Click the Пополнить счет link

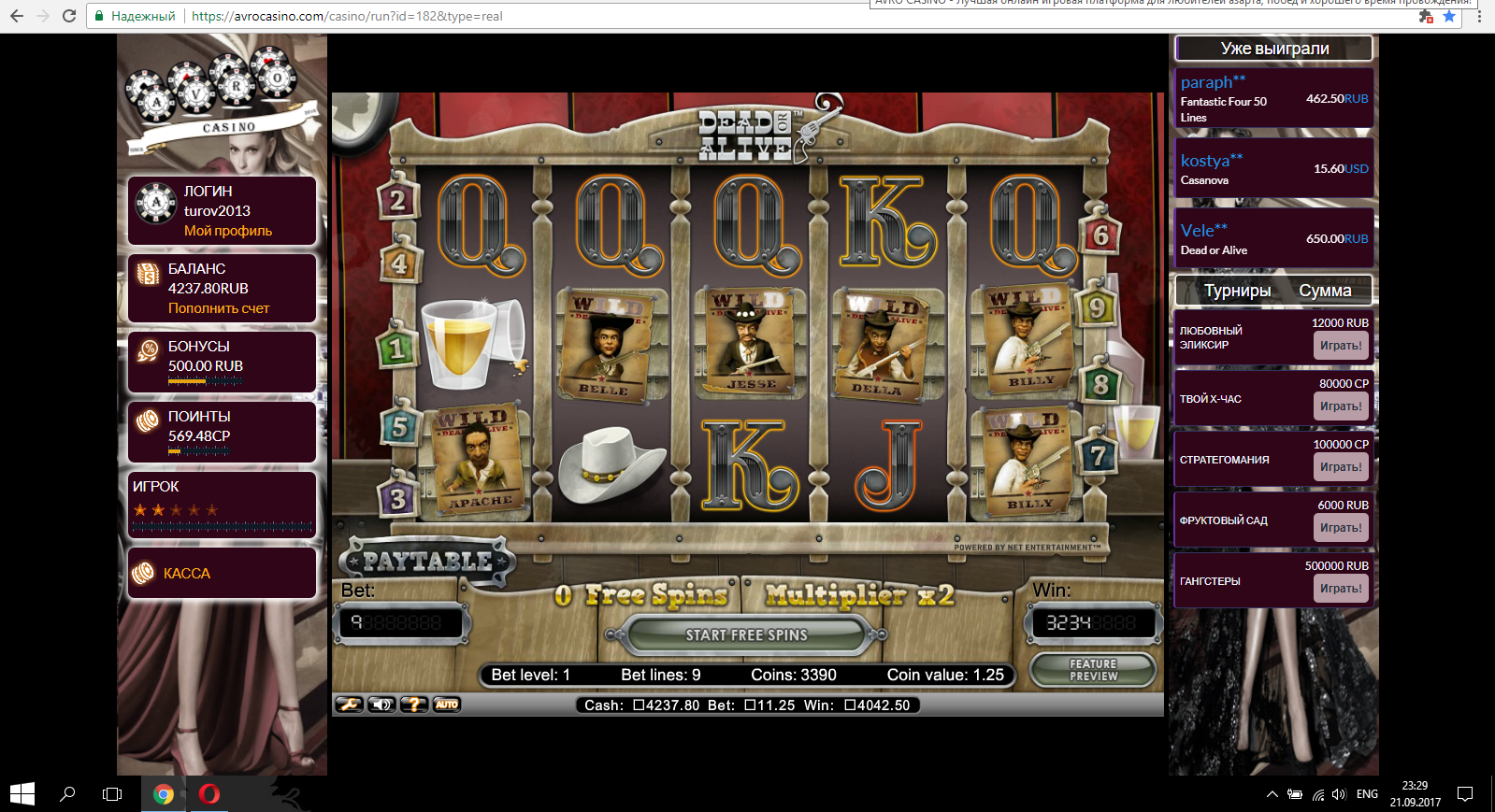point(219,308)
